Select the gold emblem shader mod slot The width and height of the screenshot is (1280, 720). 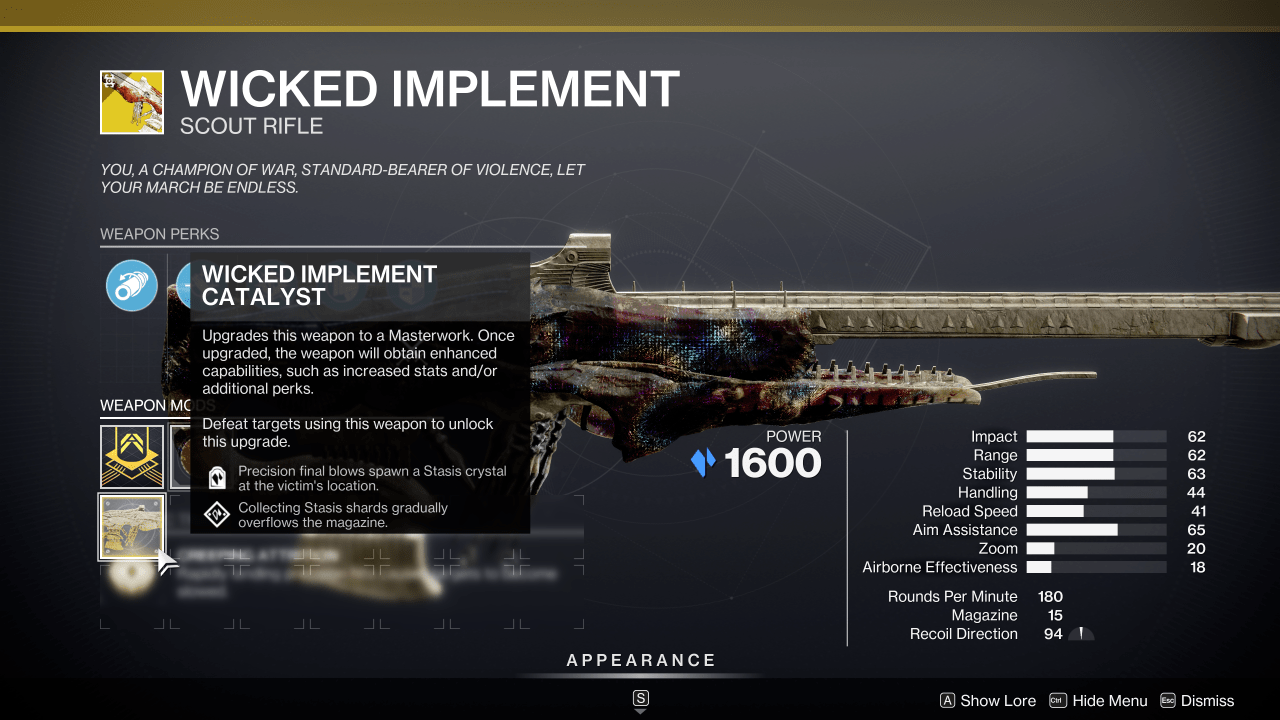coord(132,457)
